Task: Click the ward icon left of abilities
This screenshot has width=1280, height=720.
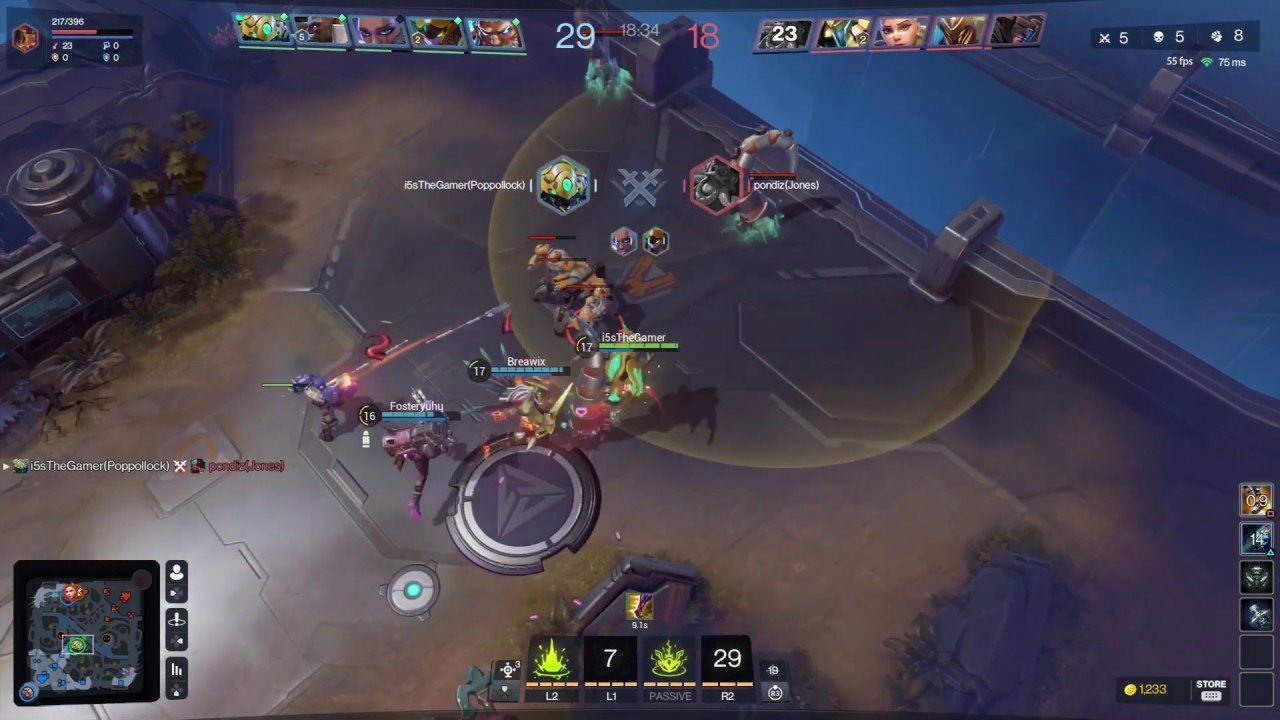Action: pos(509,671)
